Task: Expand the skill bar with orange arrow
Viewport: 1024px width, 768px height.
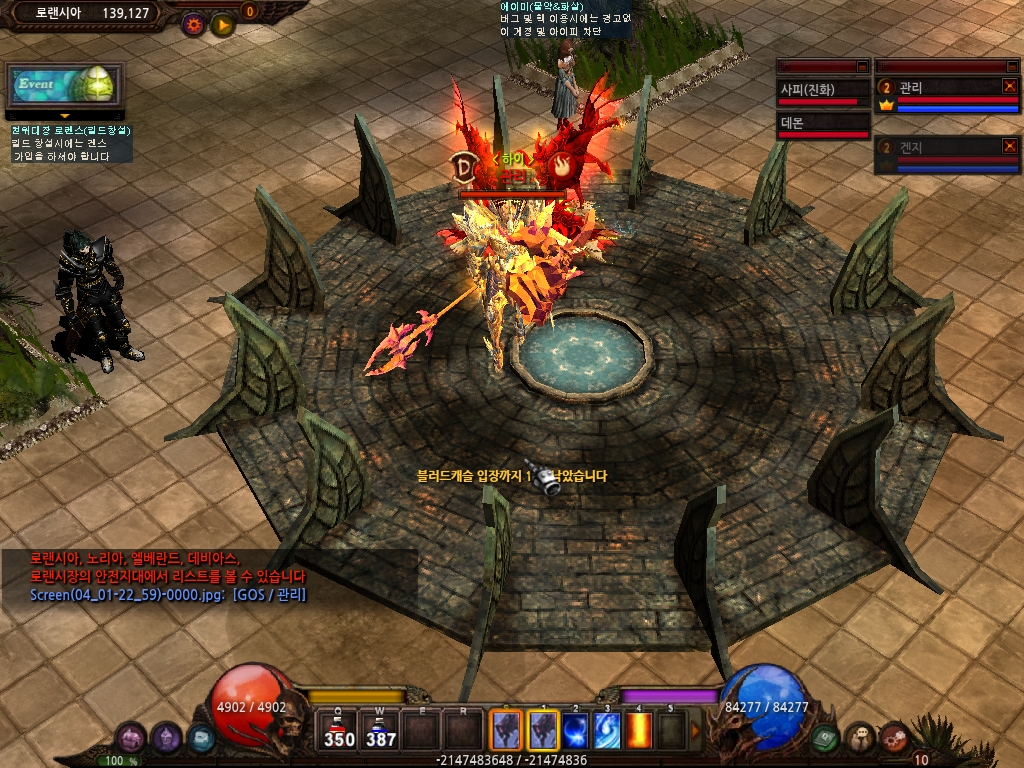Action: tap(696, 731)
